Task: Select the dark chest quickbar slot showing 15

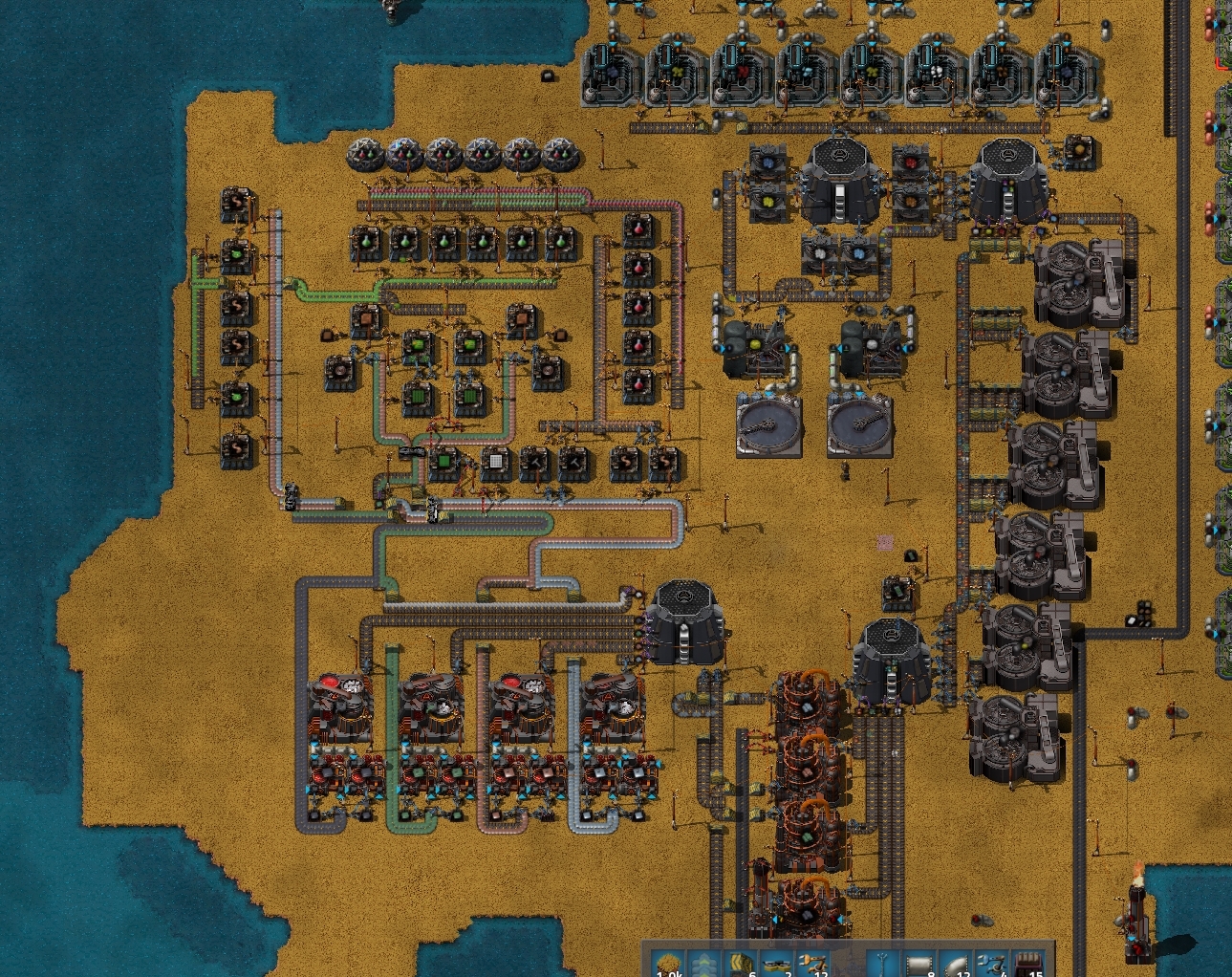Action: coord(1027,964)
